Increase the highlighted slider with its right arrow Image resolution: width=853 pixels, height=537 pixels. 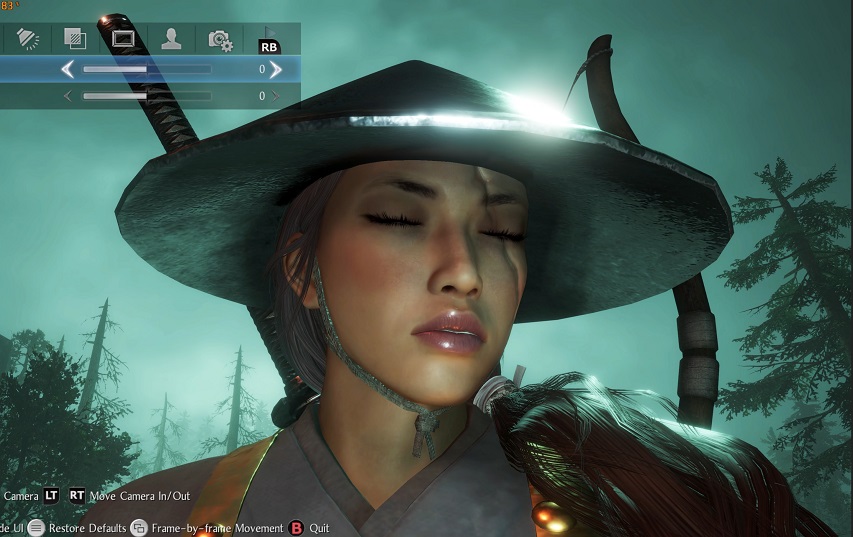276,70
